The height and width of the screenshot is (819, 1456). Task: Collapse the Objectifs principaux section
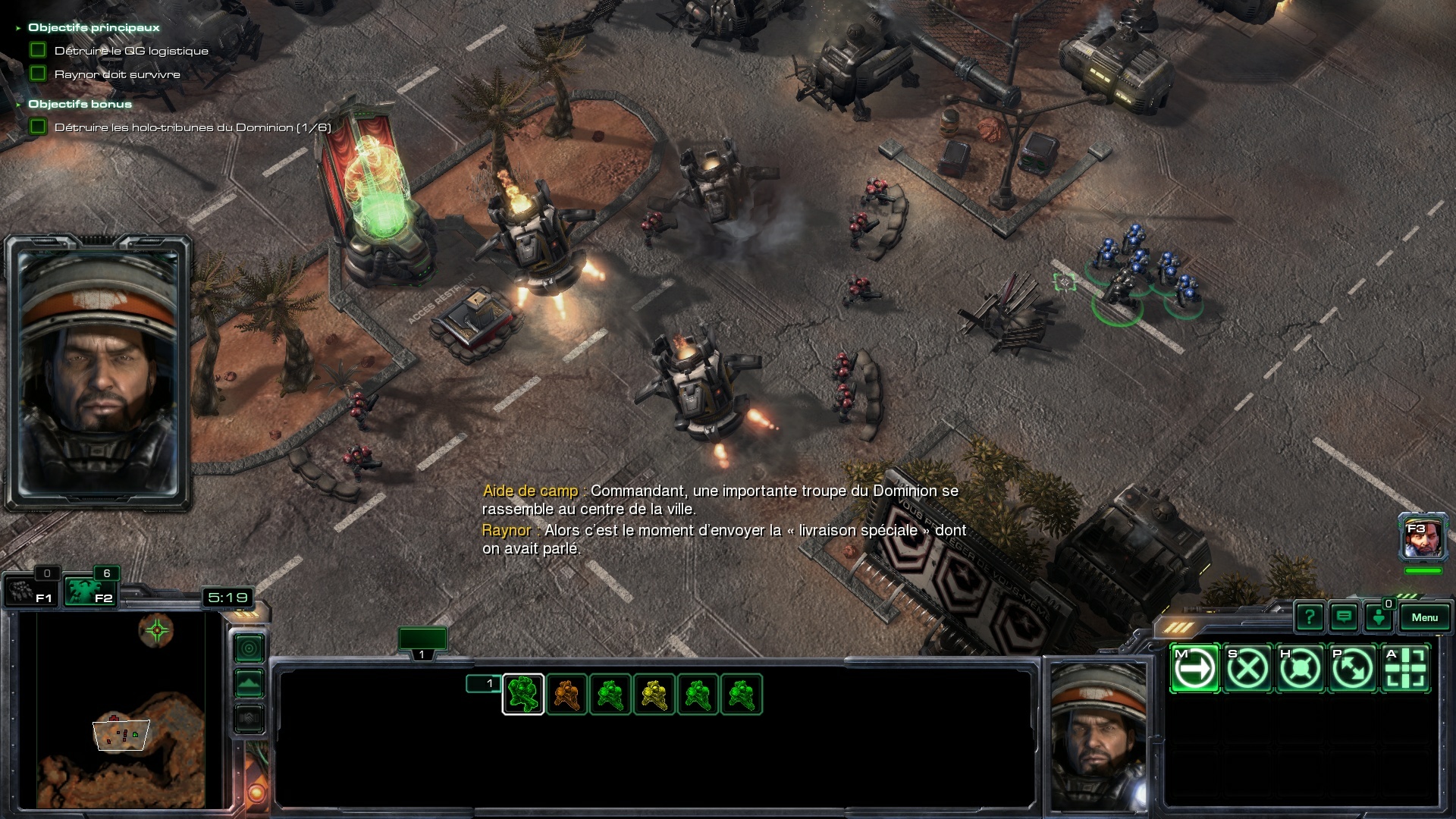[18, 28]
